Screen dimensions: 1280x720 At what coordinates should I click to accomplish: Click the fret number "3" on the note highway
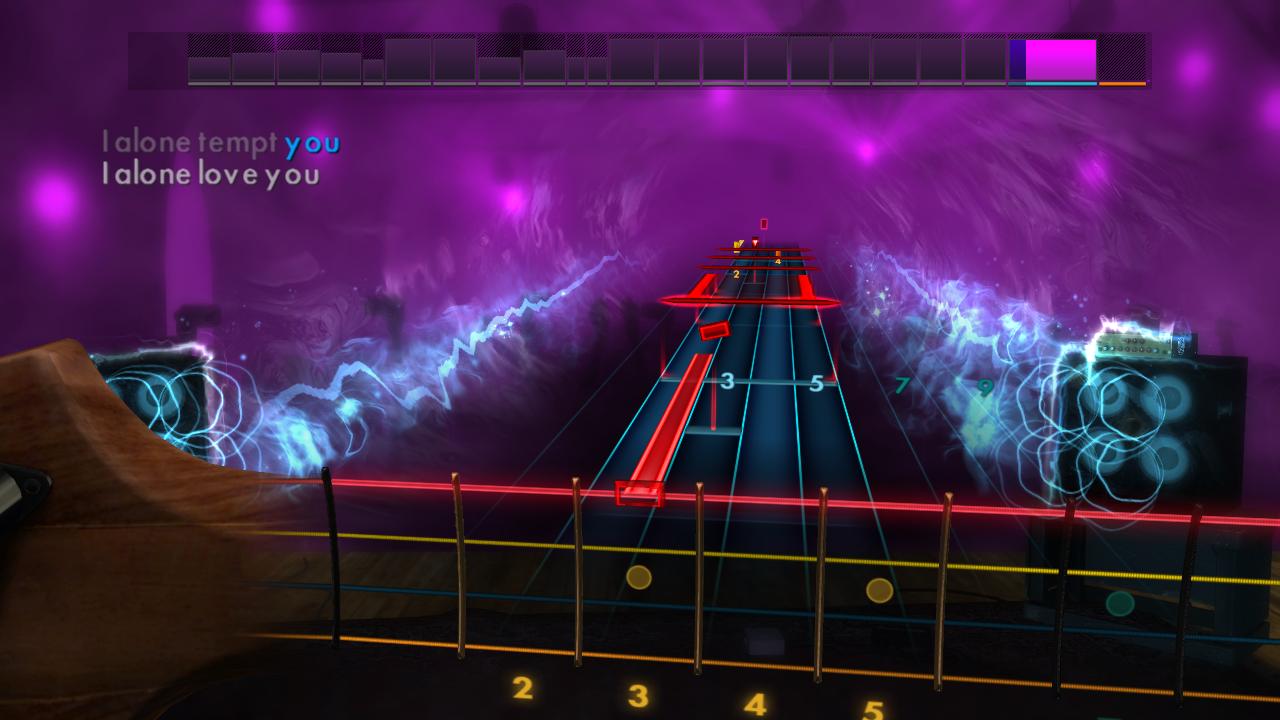click(726, 381)
